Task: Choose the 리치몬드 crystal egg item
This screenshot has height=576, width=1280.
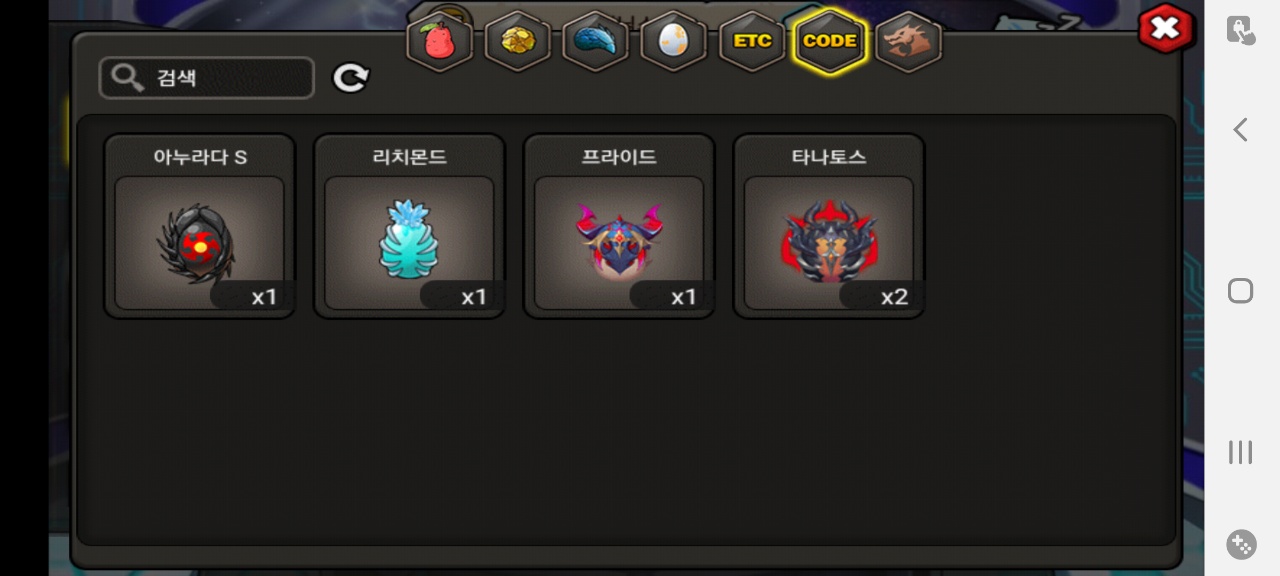Action: pyautogui.click(x=409, y=243)
